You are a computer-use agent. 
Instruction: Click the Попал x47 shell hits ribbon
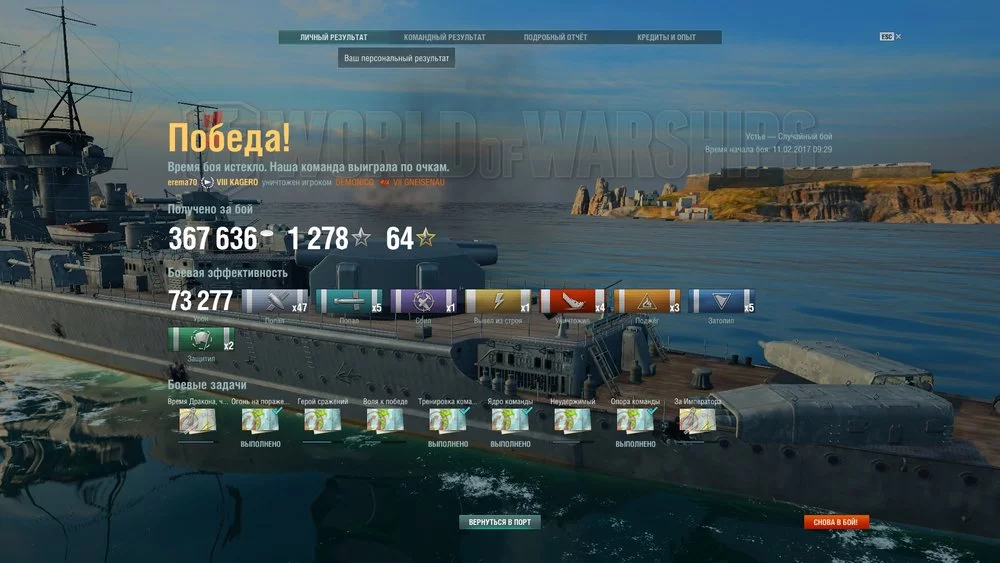(275, 302)
